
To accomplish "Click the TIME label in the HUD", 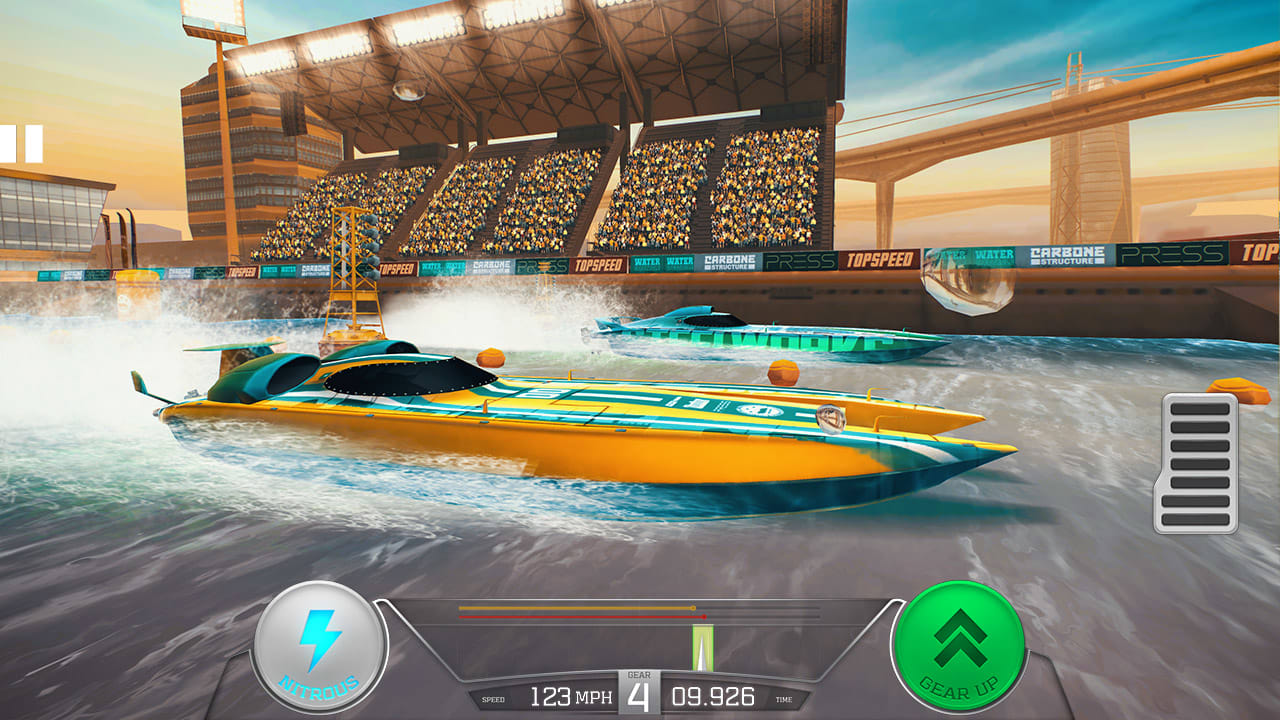I will click(x=784, y=699).
